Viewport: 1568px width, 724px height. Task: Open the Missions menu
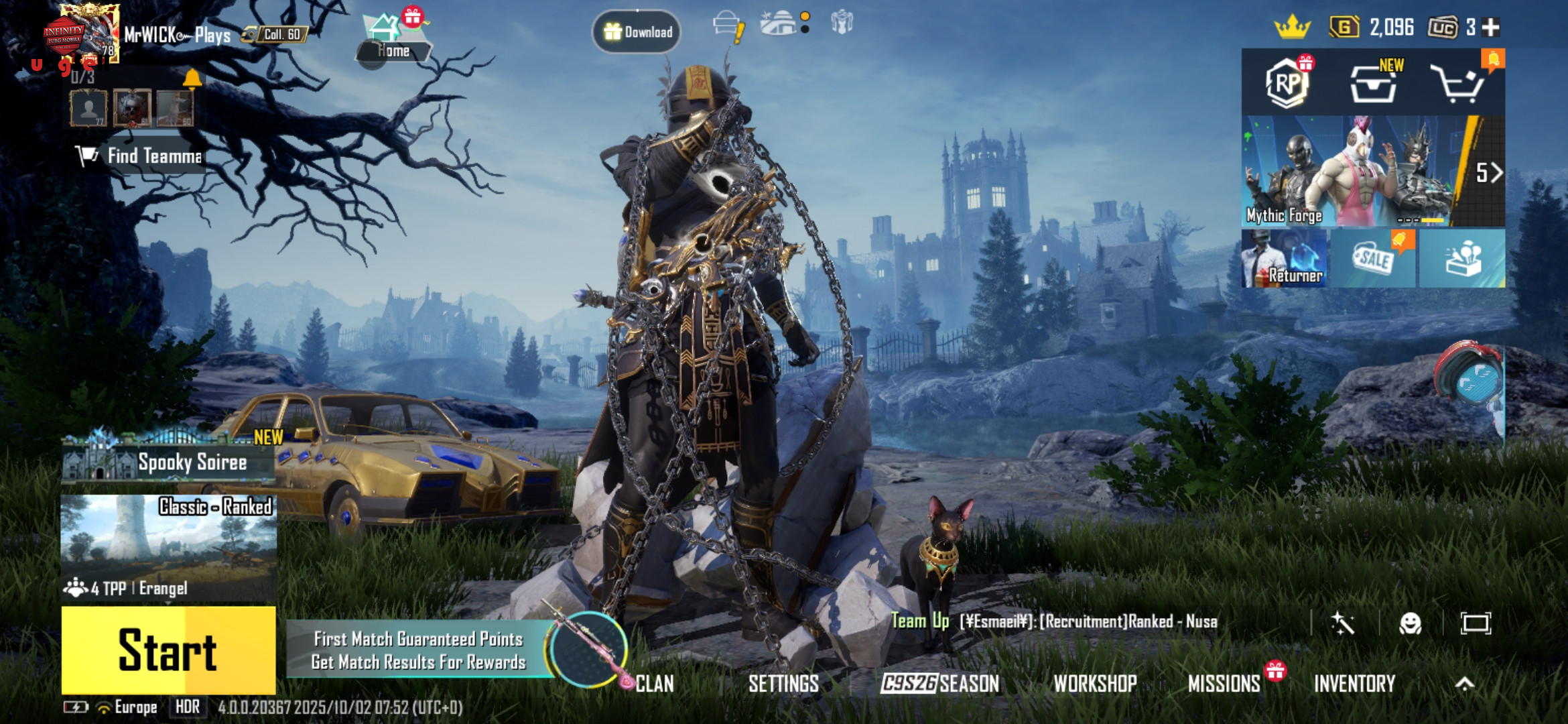click(1224, 684)
